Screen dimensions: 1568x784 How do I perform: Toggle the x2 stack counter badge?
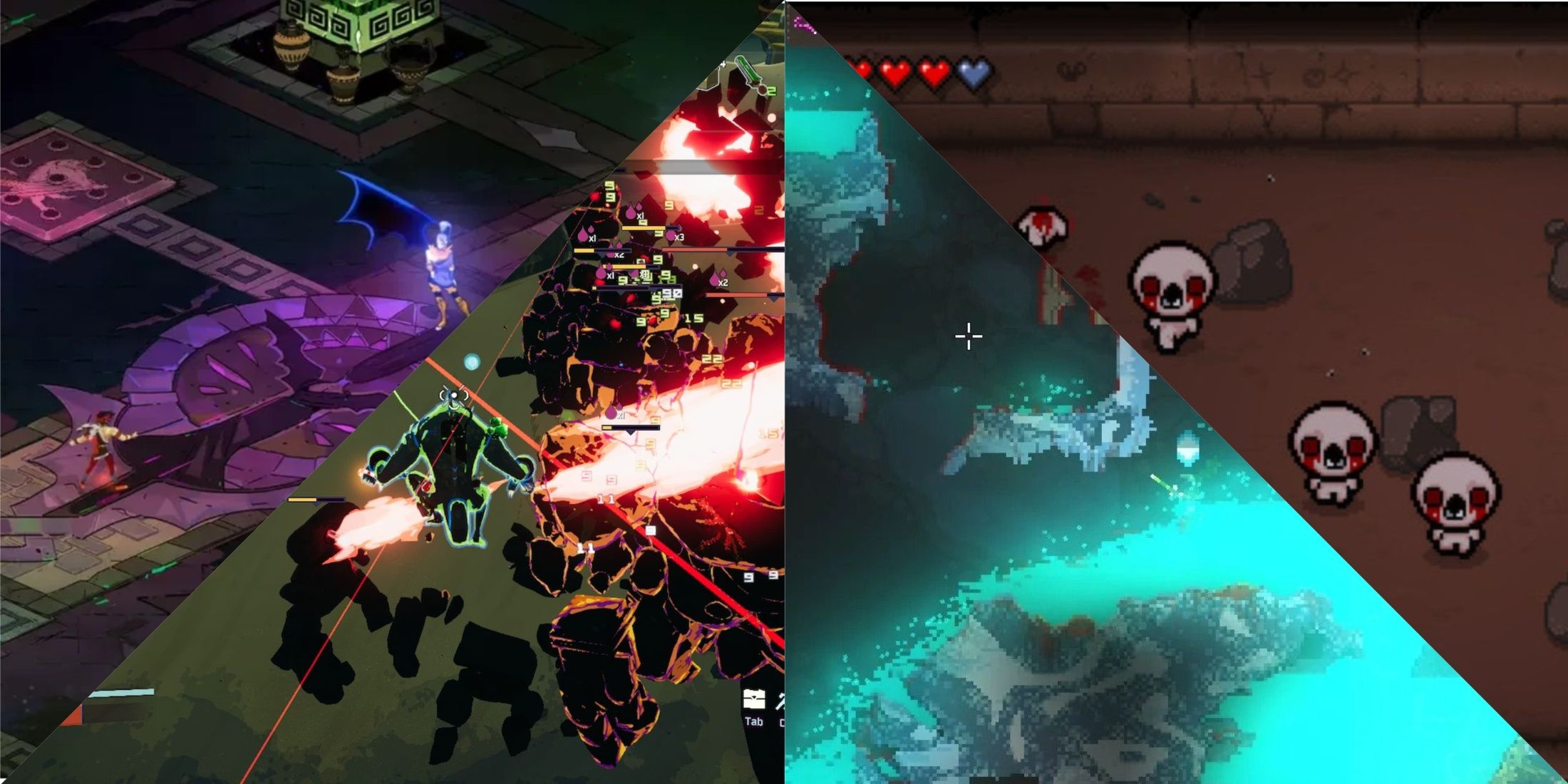tap(619, 255)
